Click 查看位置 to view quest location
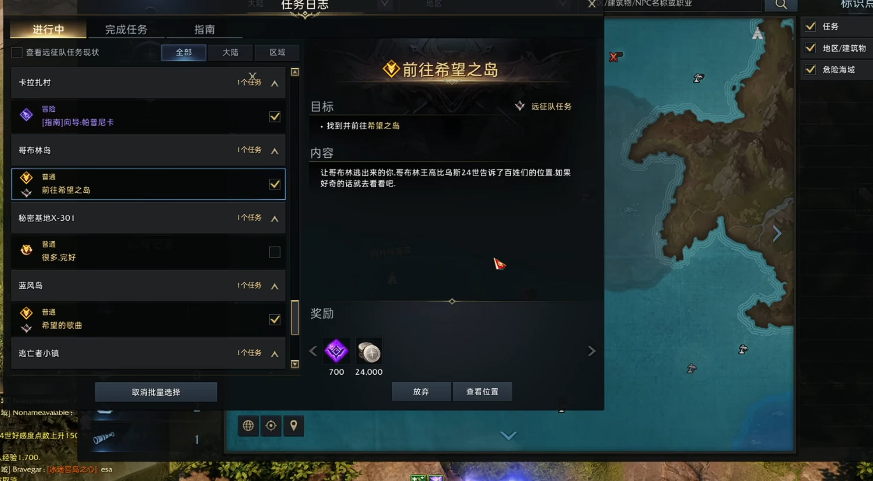The width and height of the screenshot is (873, 481). point(482,391)
